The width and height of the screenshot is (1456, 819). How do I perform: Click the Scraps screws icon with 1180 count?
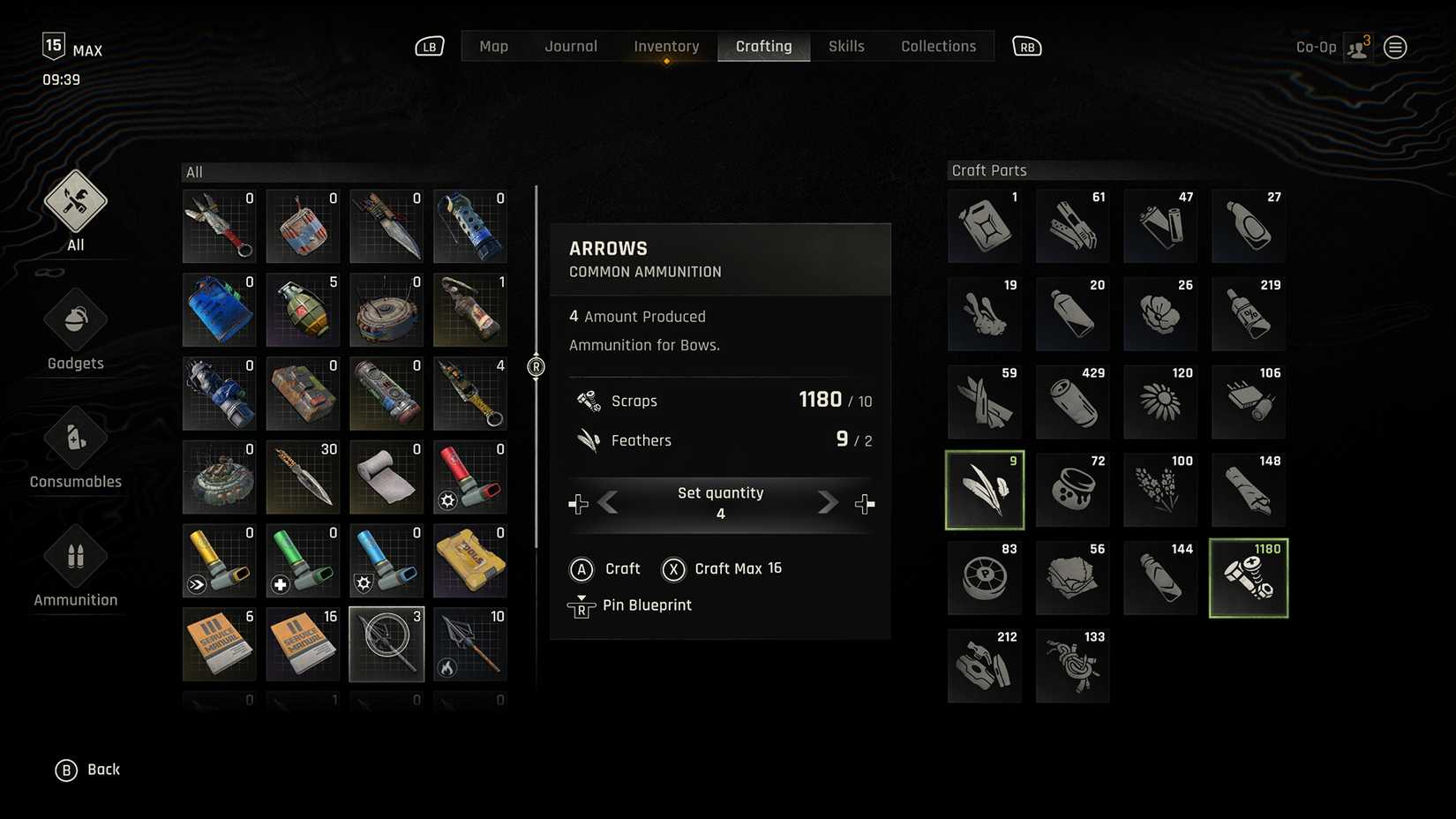tap(1248, 578)
